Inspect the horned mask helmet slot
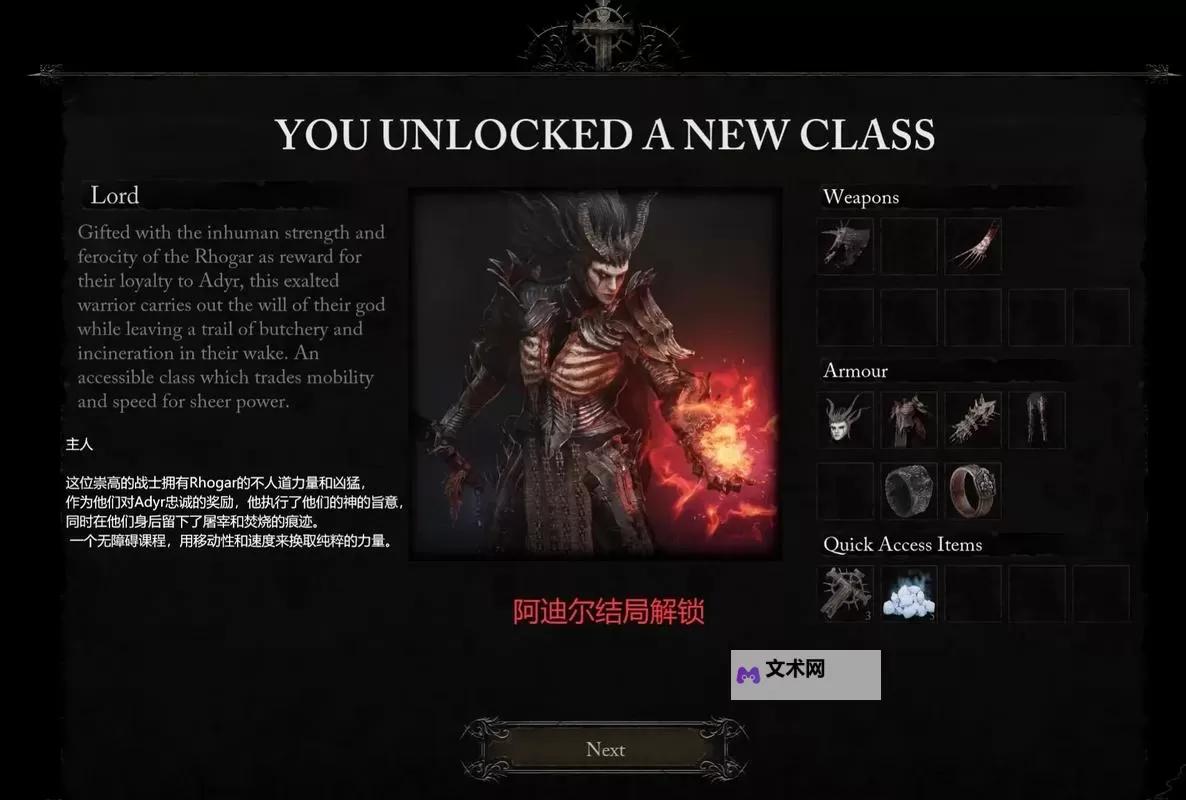 click(845, 420)
